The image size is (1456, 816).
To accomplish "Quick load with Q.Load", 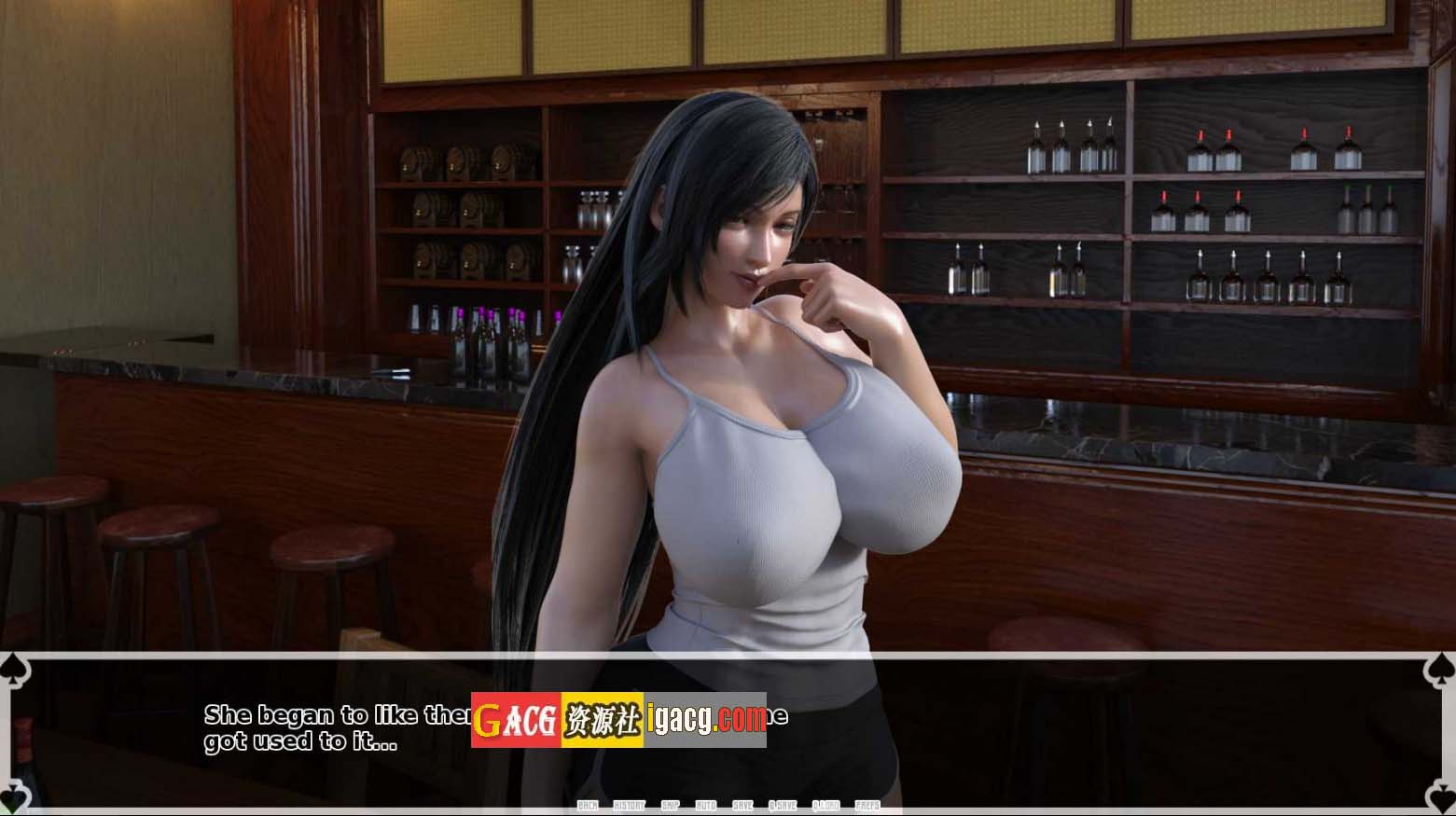I will (825, 806).
